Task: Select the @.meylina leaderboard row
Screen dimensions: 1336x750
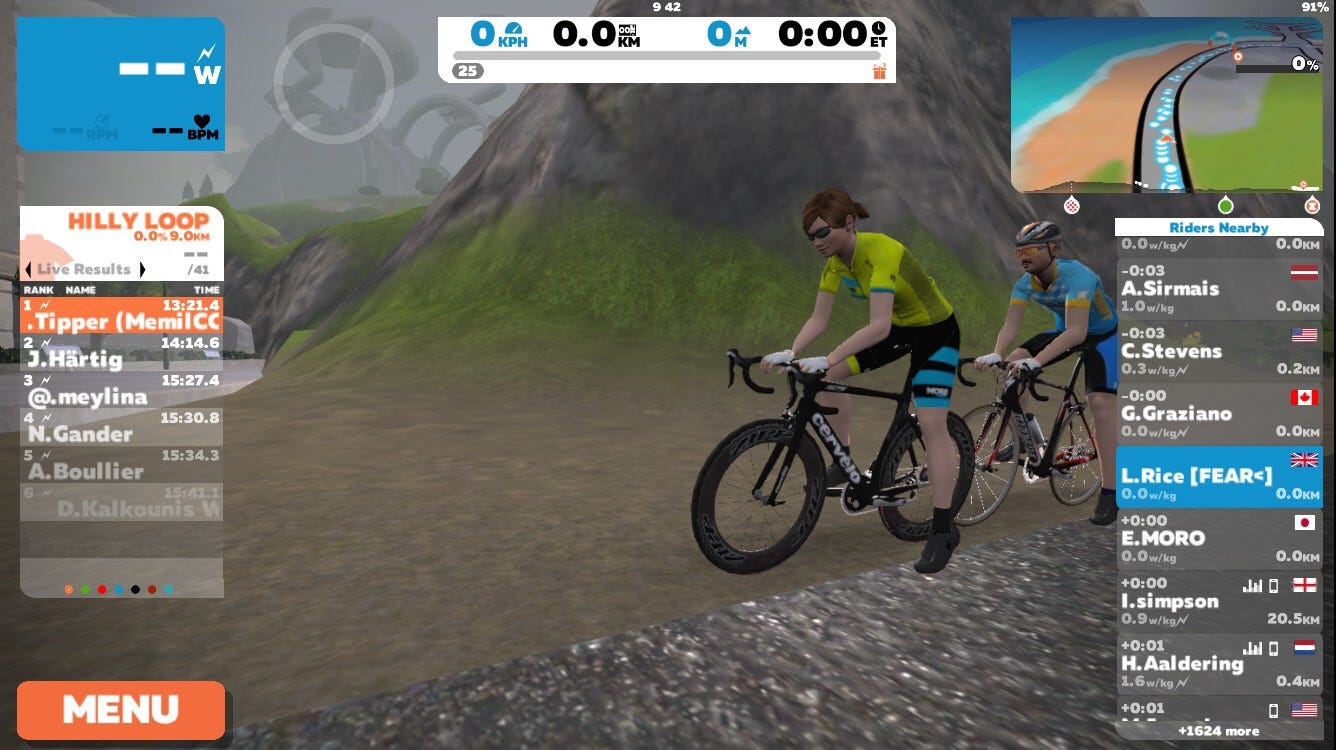Action: 121,390
